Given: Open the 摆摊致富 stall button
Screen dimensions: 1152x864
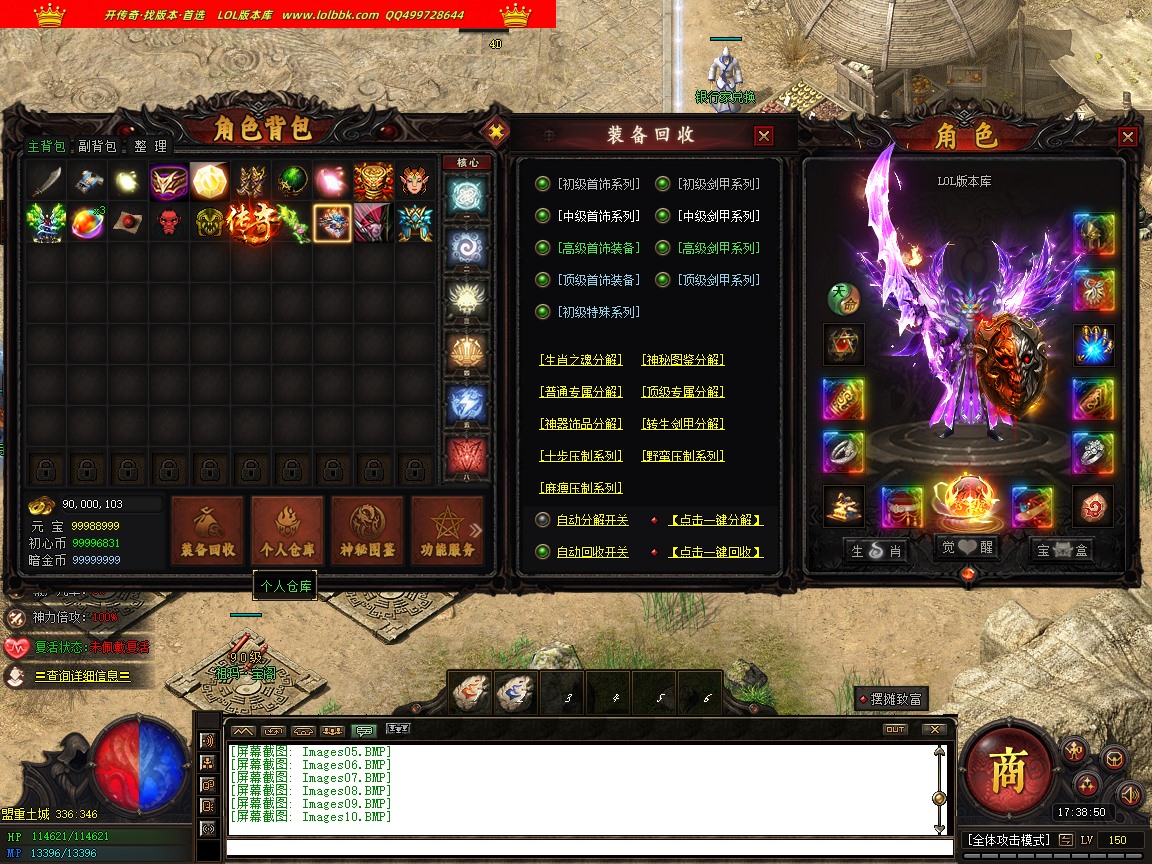Looking at the screenshot, I should pos(890,699).
